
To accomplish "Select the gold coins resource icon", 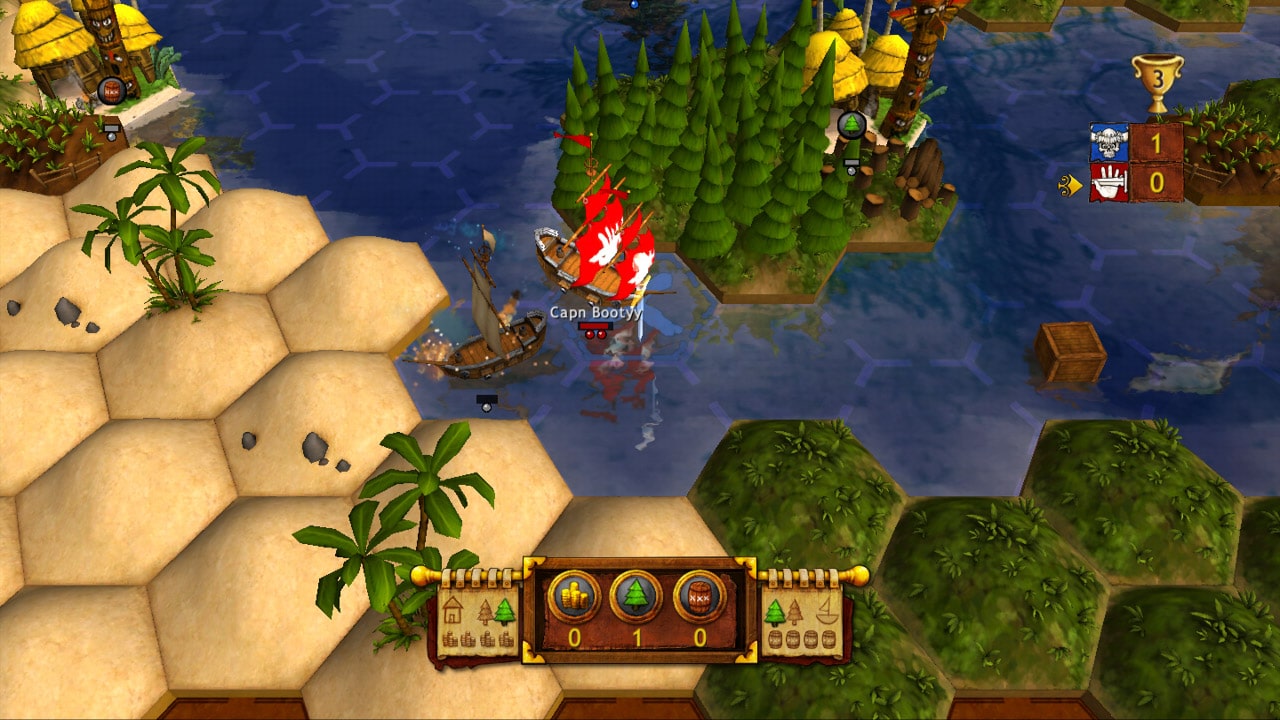I will [574, 597].
